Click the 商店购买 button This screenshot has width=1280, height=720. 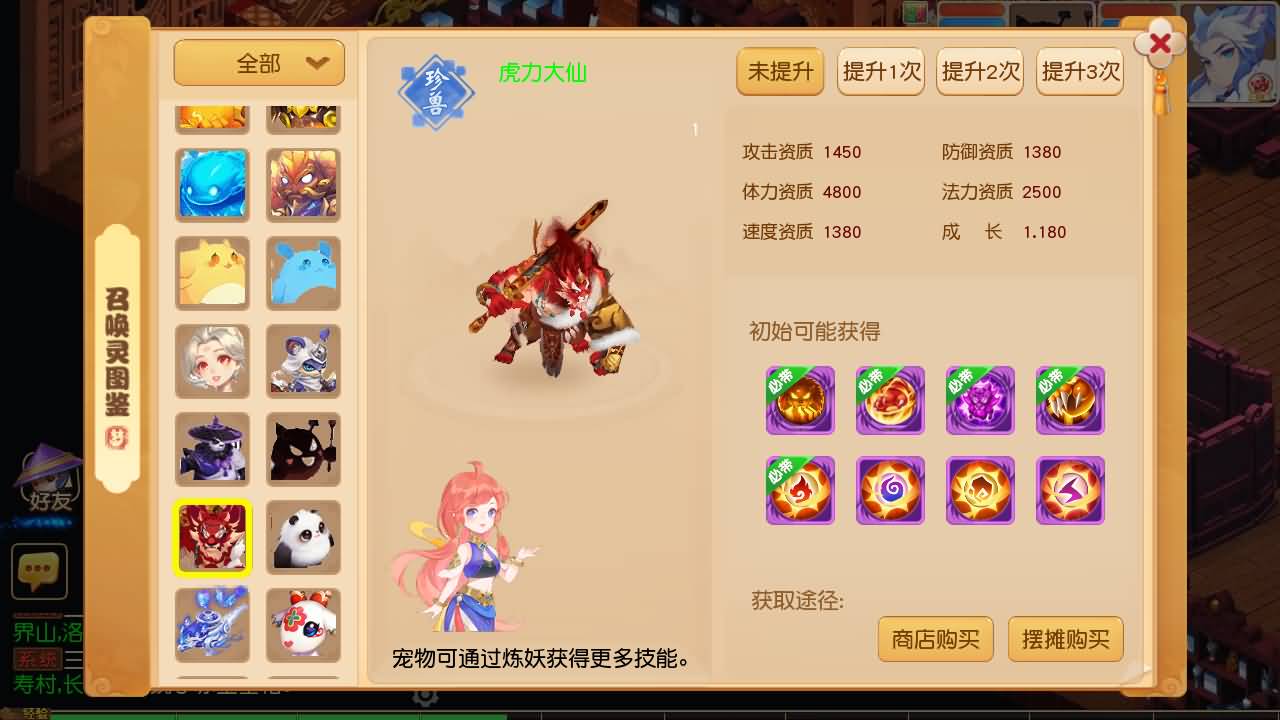pos(935,639)
